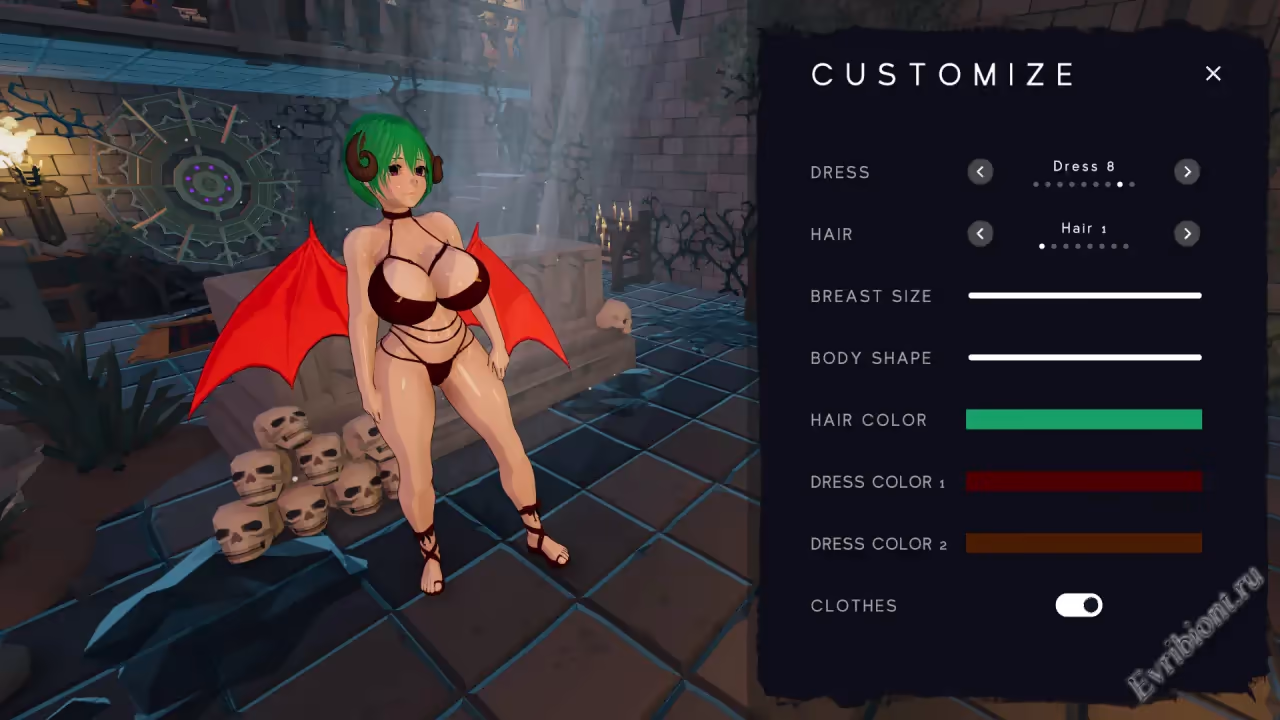Screen dimensions: 1280x720
Task: Close the Customize panel
Action: [1213, 74]
